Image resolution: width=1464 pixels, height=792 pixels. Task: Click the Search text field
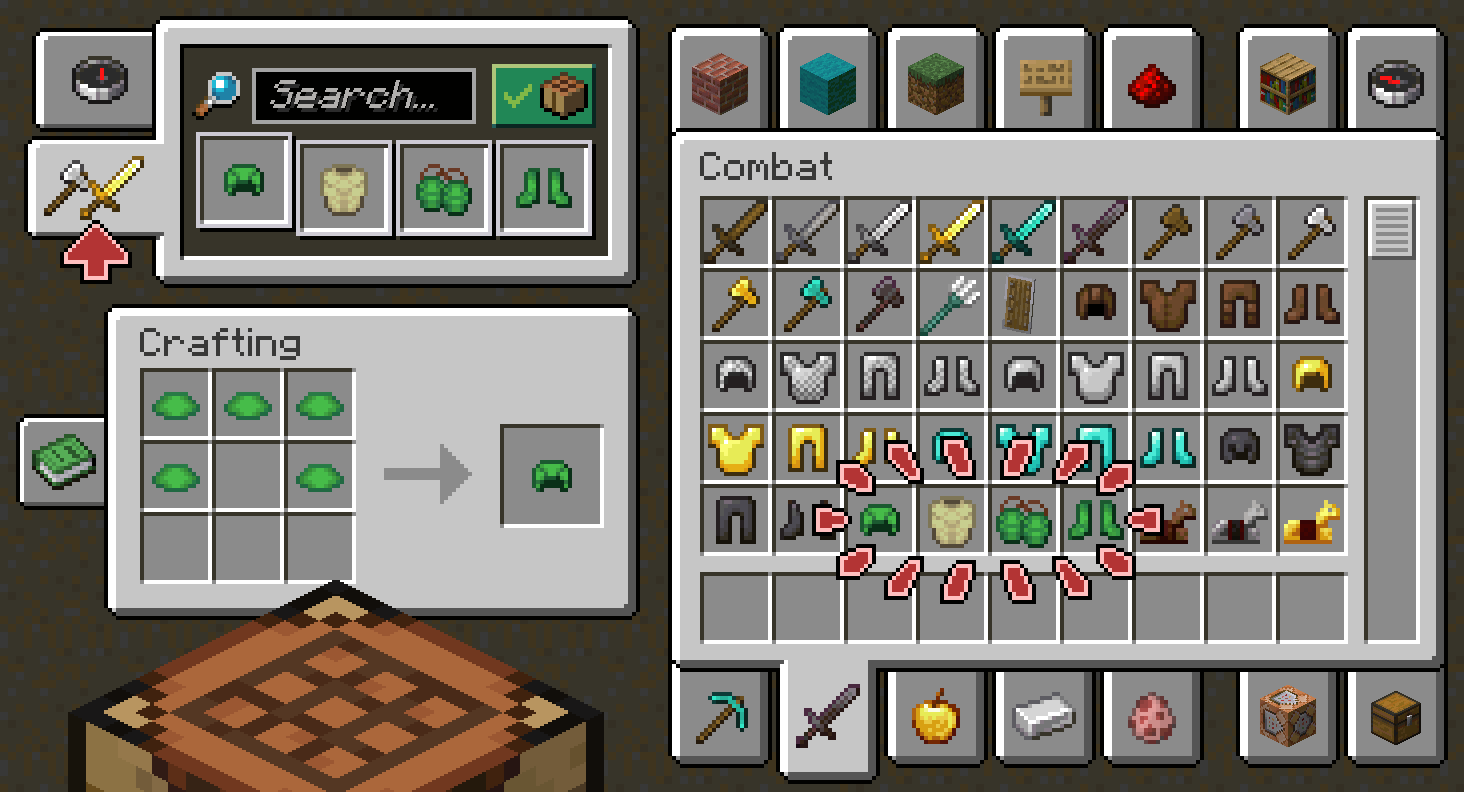tap(363, 97)
